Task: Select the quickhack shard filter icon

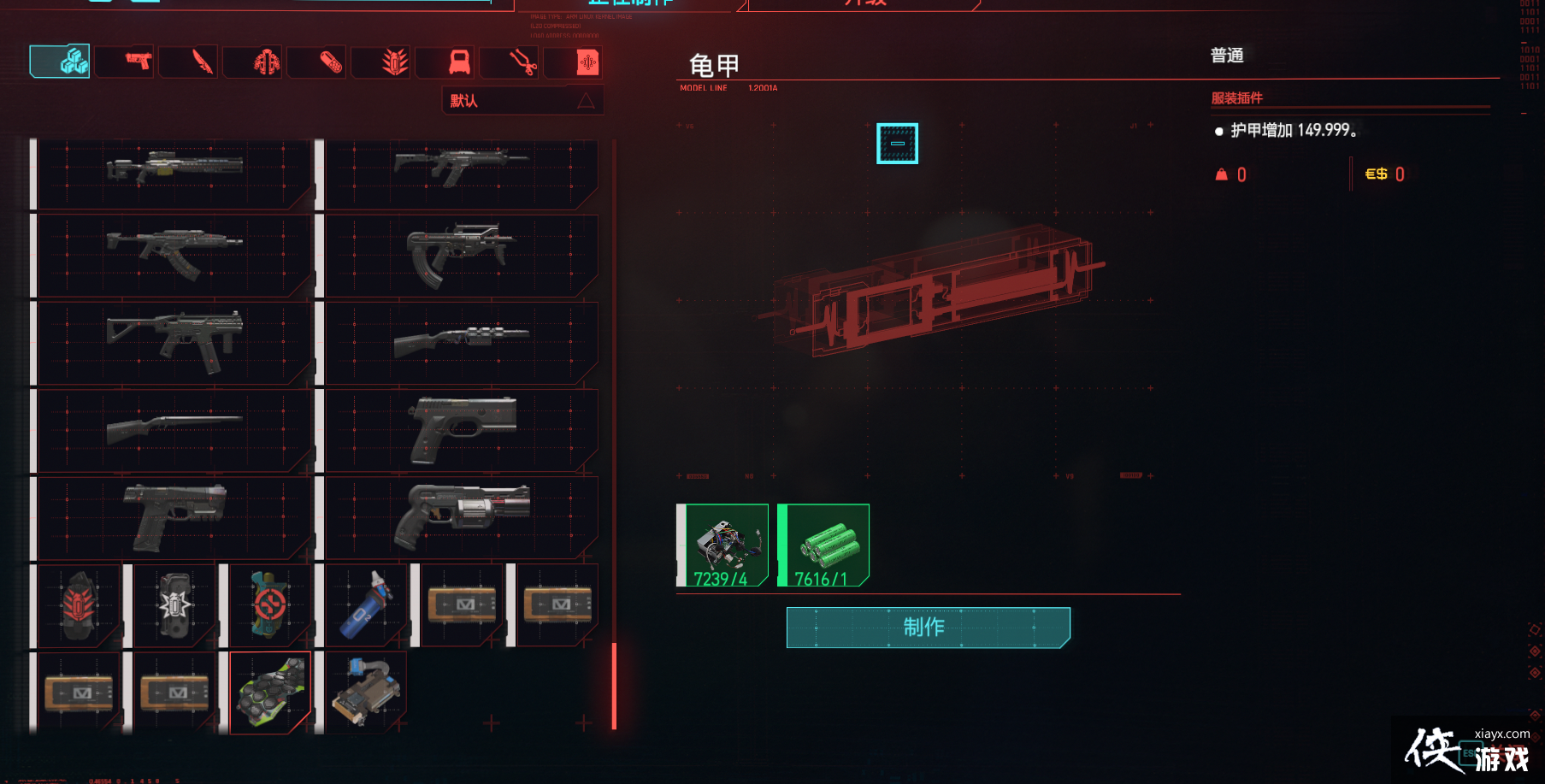Action: click(x=574, y=61)
